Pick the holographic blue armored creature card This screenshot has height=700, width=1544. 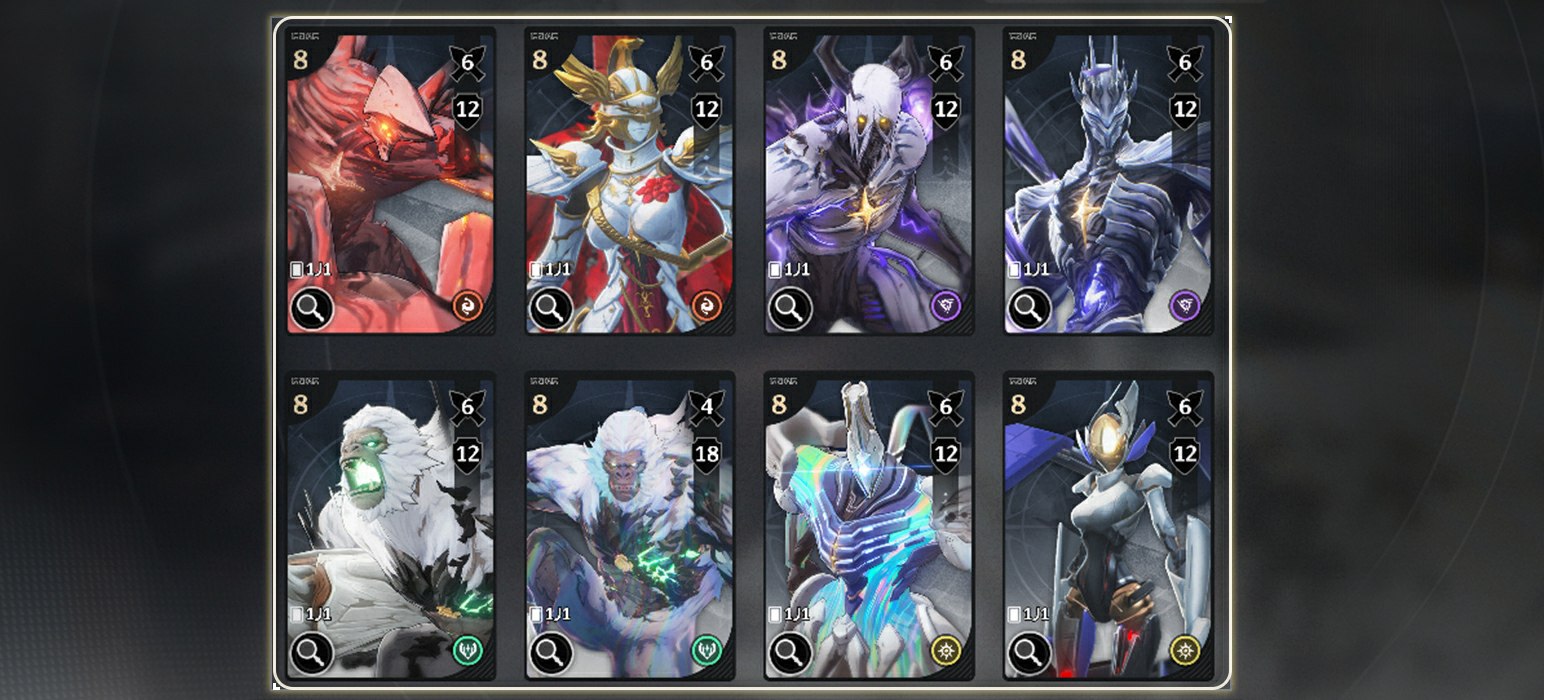(x=868, y=525)
